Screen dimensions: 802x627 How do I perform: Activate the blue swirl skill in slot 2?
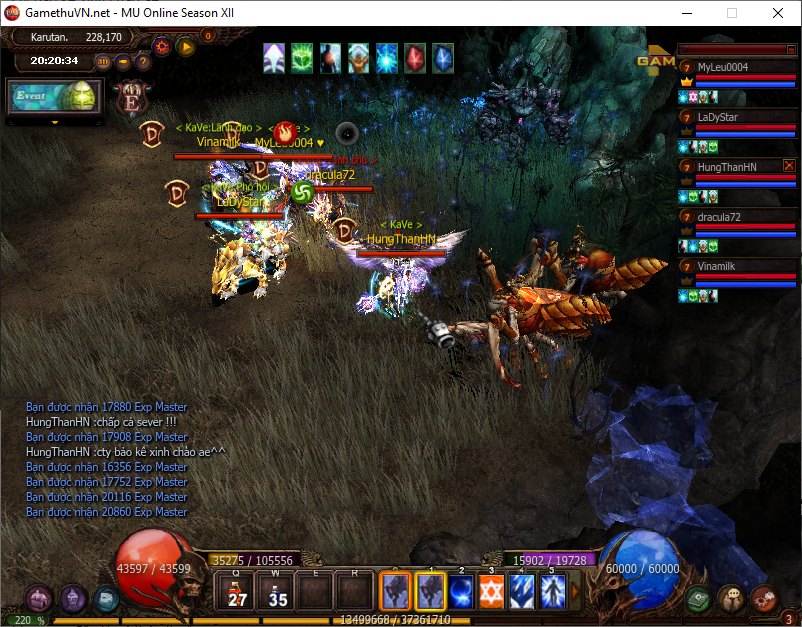pos(461,592)
